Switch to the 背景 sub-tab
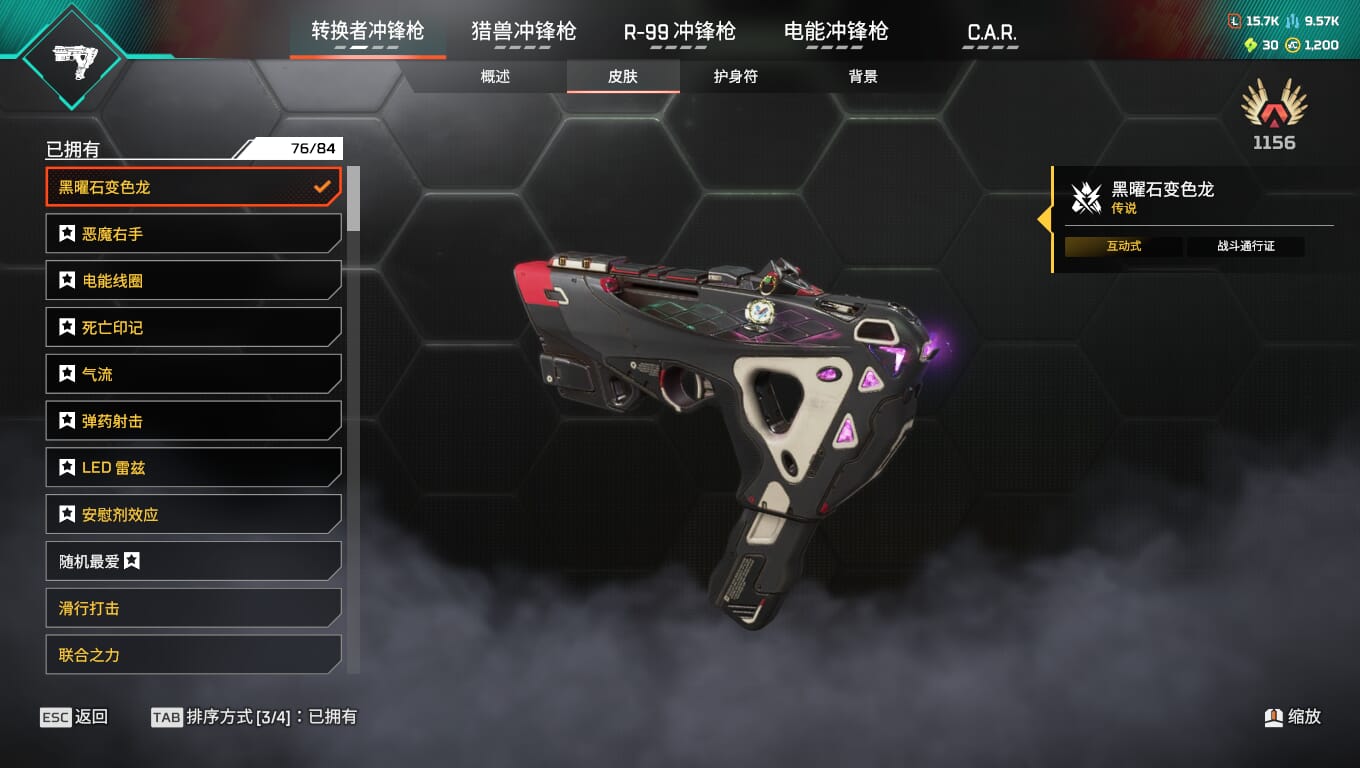This screenshot has height=768, width=1360. (x=863, y=77)
